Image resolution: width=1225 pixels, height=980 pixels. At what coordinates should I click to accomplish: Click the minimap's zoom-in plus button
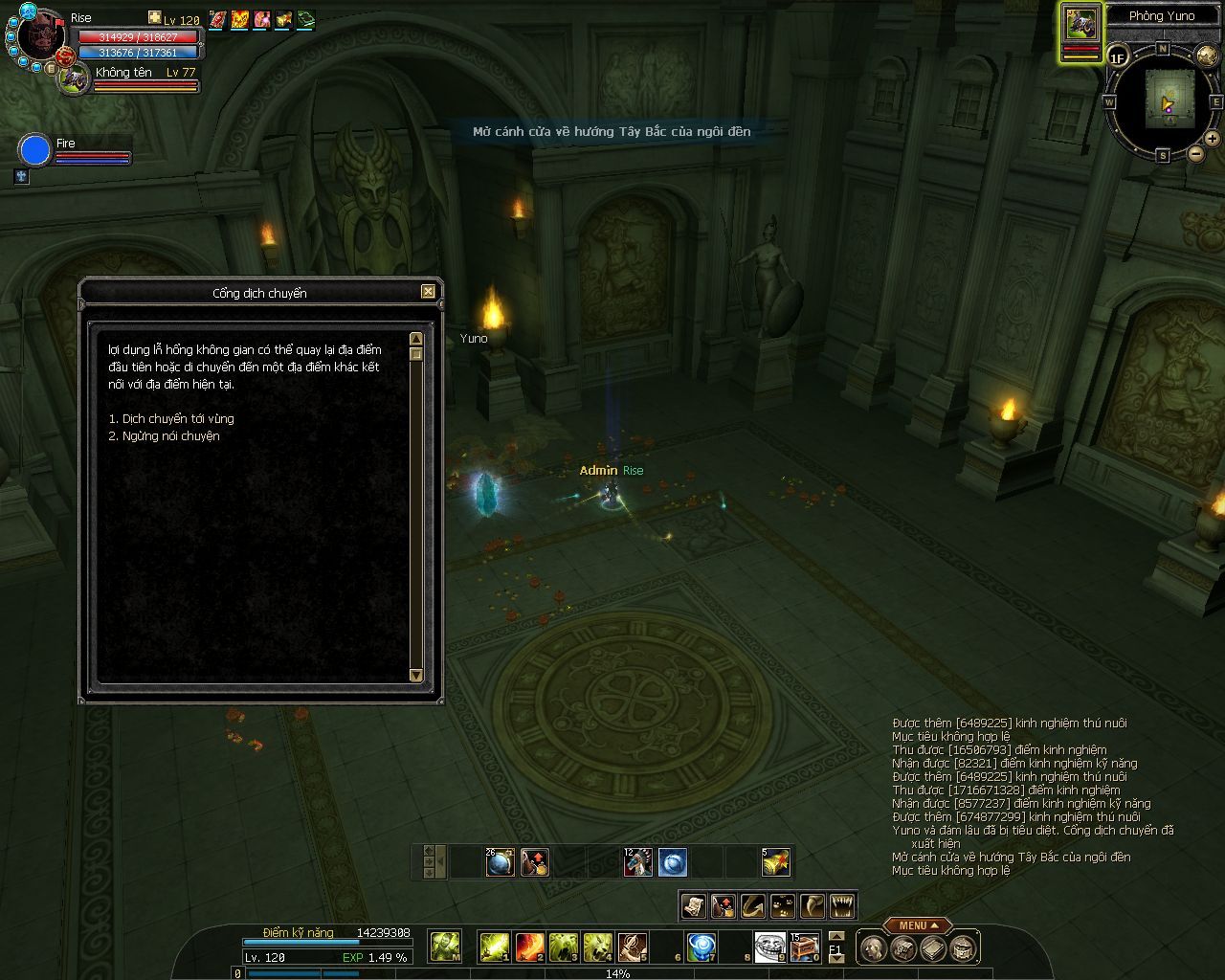tap(1213, 139)
